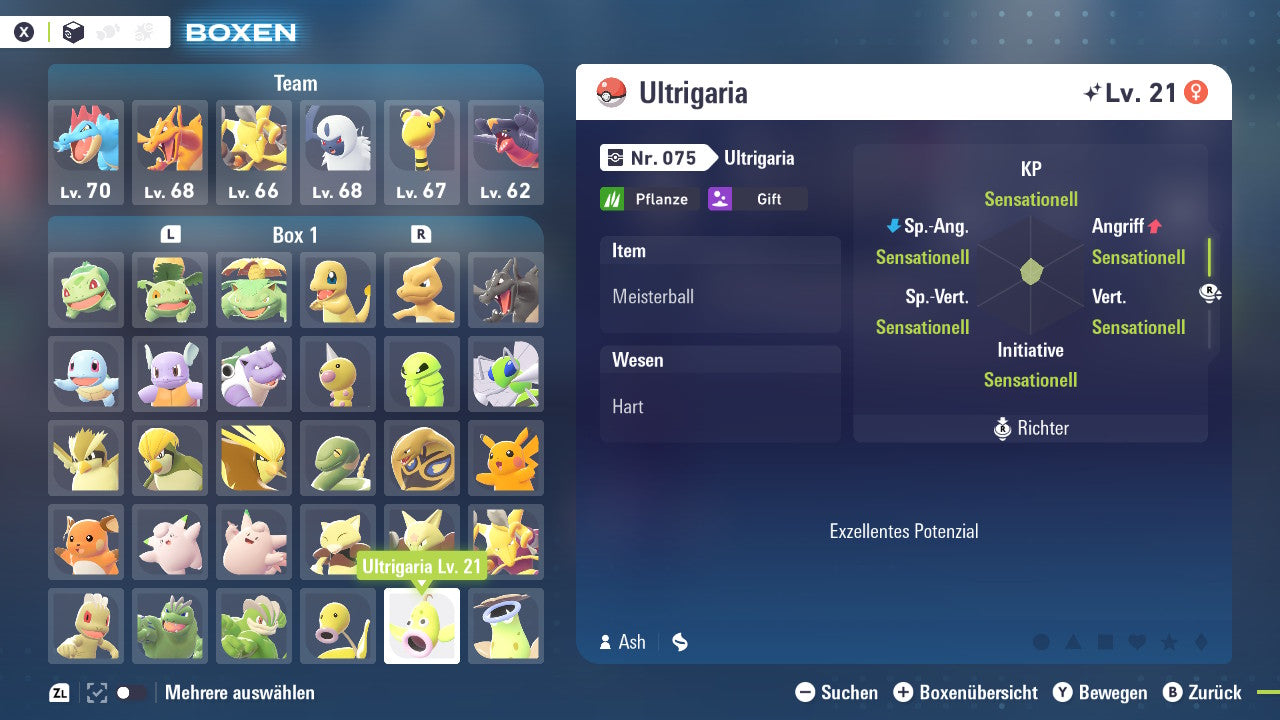The image size is (1280, 720).
Task: Toggle the heart marking on Ultrigaria
Action: click(x=1138, y=642)
